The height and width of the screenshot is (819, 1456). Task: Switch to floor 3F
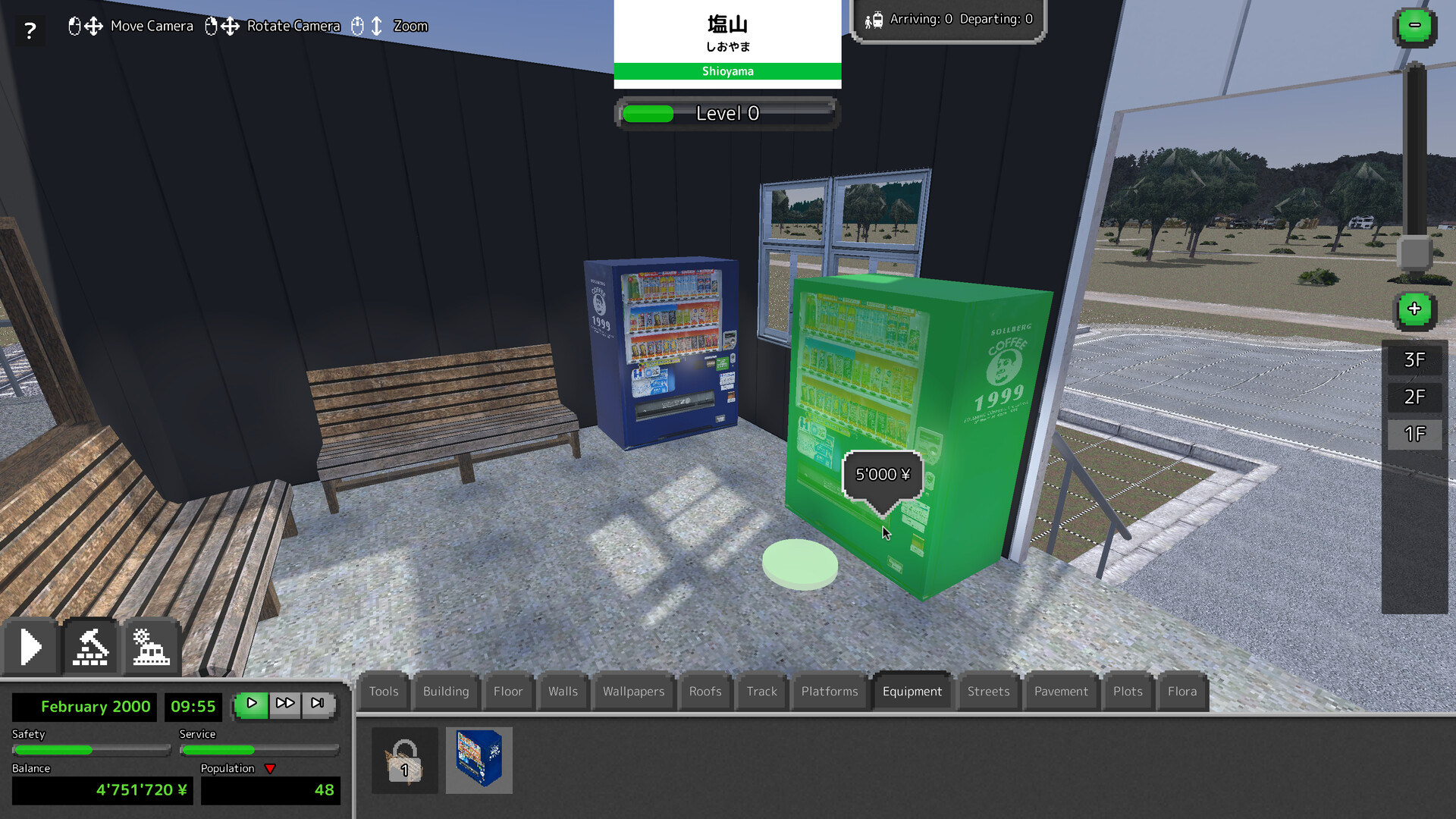pos(1414,359)
